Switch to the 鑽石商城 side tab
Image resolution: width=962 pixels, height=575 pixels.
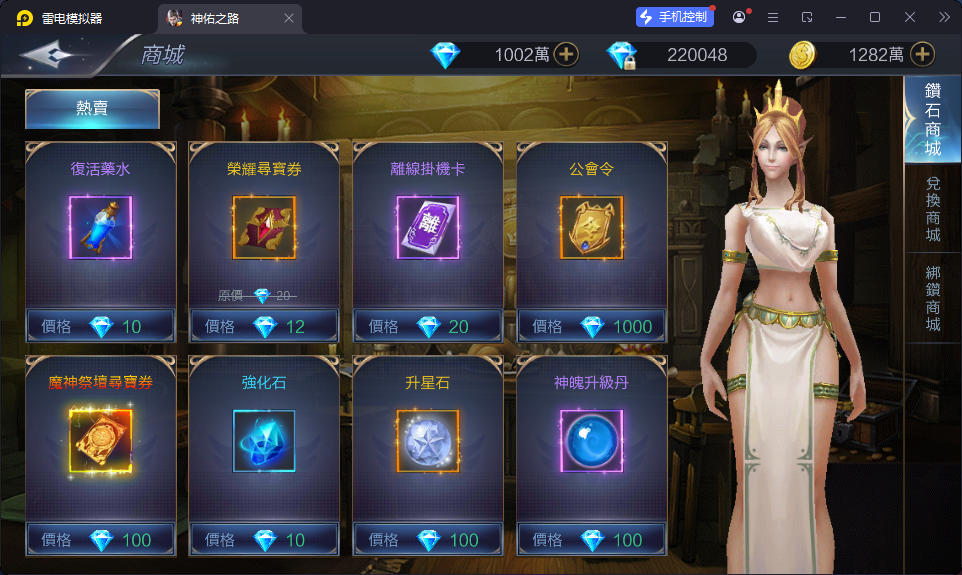pos(932,120)
